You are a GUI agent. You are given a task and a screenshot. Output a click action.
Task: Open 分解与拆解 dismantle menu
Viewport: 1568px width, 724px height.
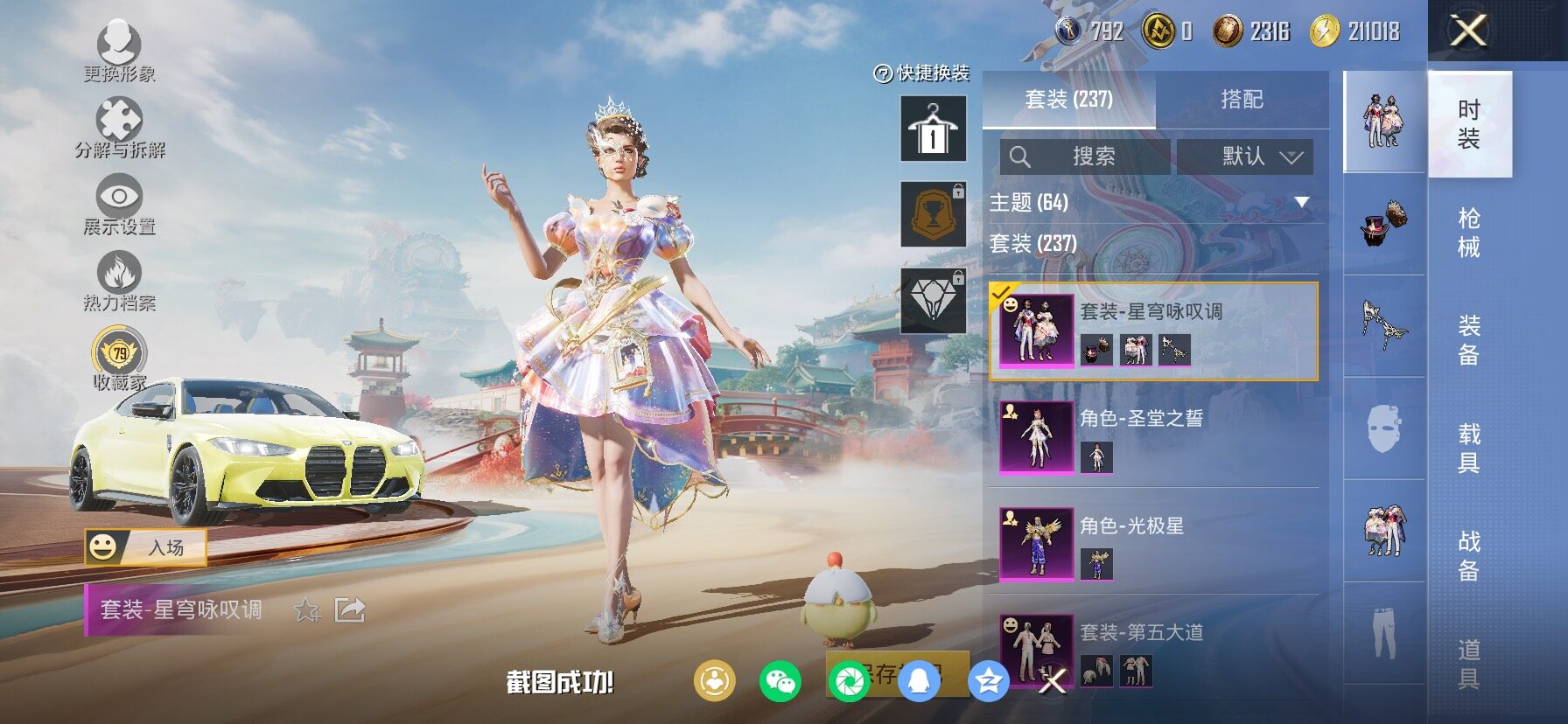(x=119, y=128)
